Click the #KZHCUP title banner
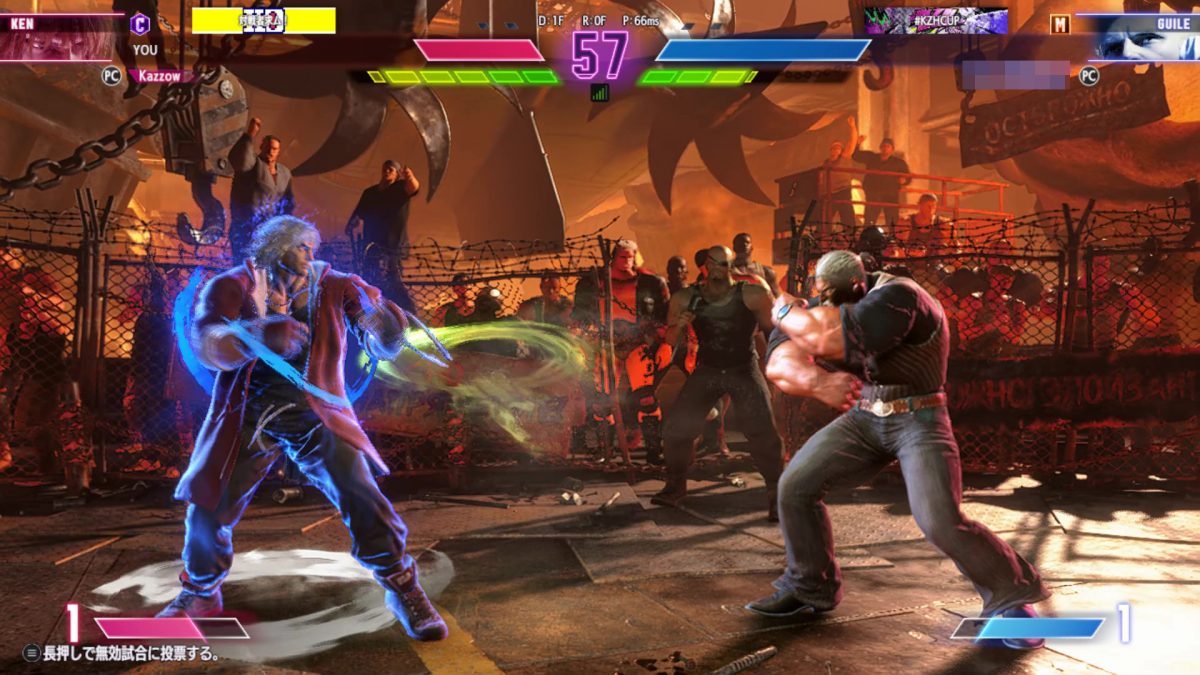 935,21
